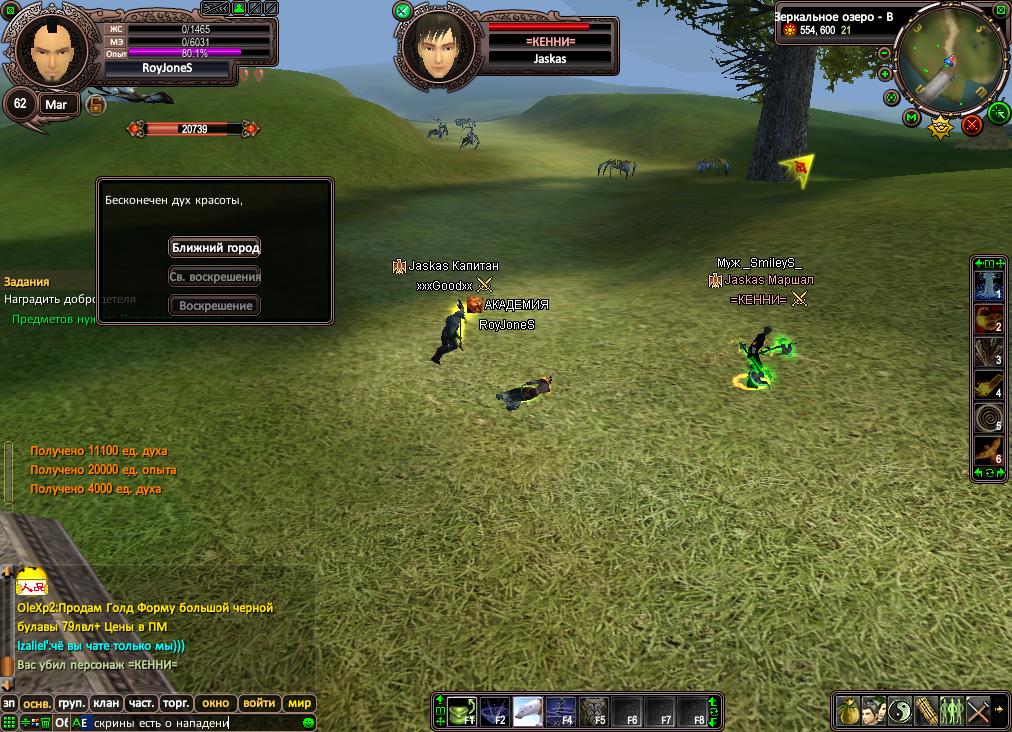This screenshot has width=1012, height=732.
Task: Select the Jaskas target portrait
Action: (x=440, y=47)
